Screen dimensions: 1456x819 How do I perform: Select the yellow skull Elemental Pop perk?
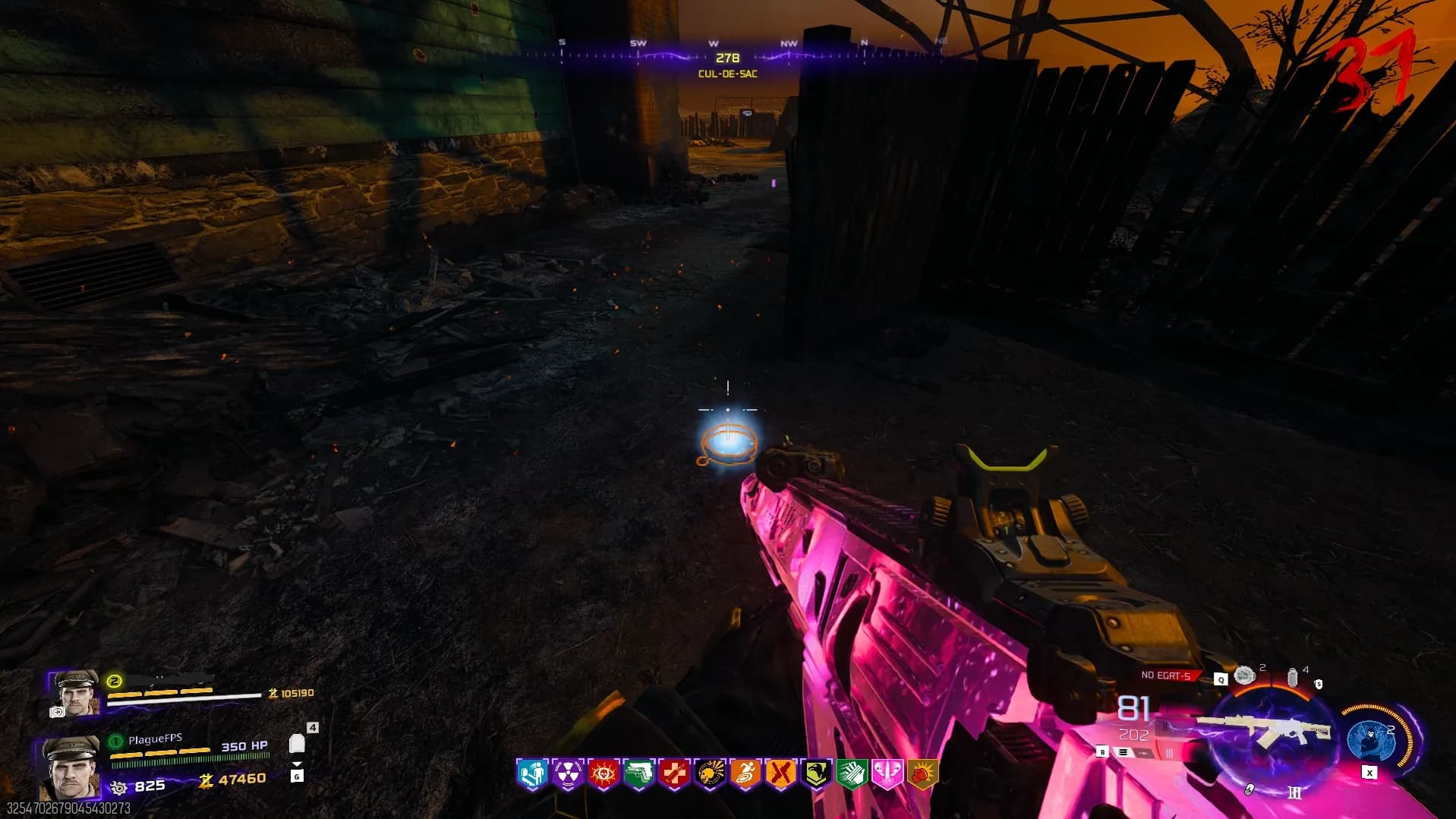(x=710, y=774)
